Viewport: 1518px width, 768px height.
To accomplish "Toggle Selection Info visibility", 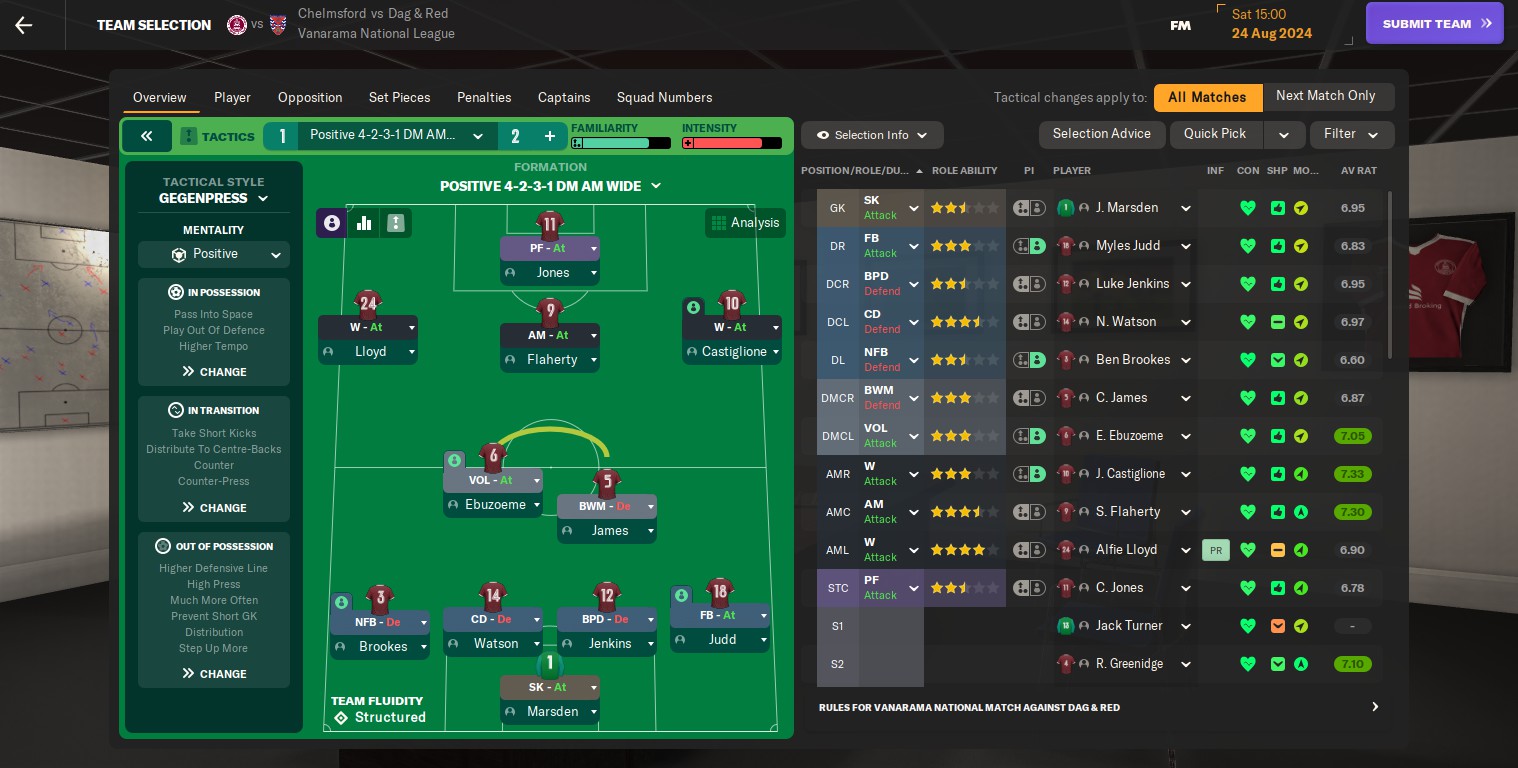I will pyautogui.click(x=871, y=135).
